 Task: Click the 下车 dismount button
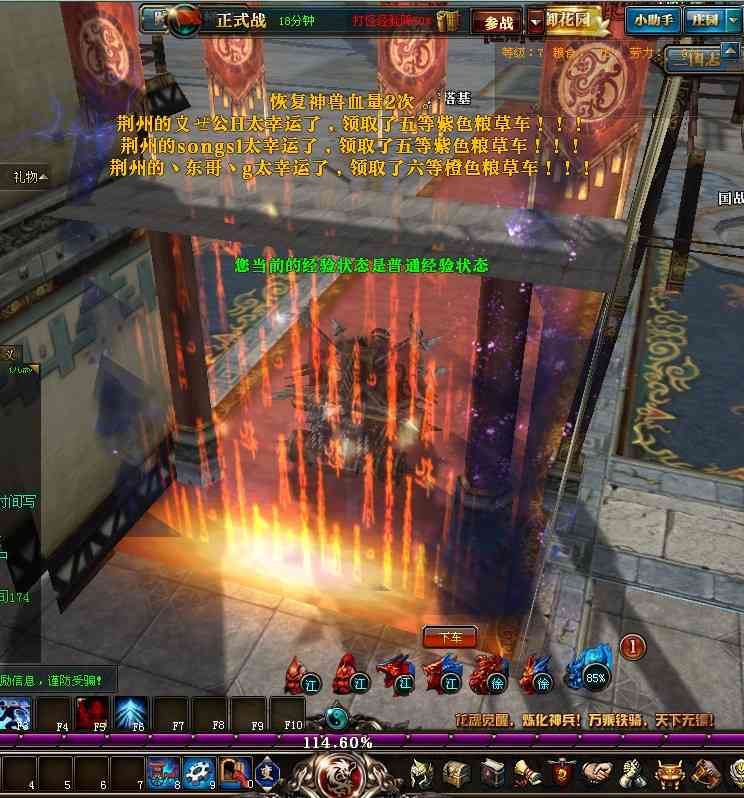[450, 636]
